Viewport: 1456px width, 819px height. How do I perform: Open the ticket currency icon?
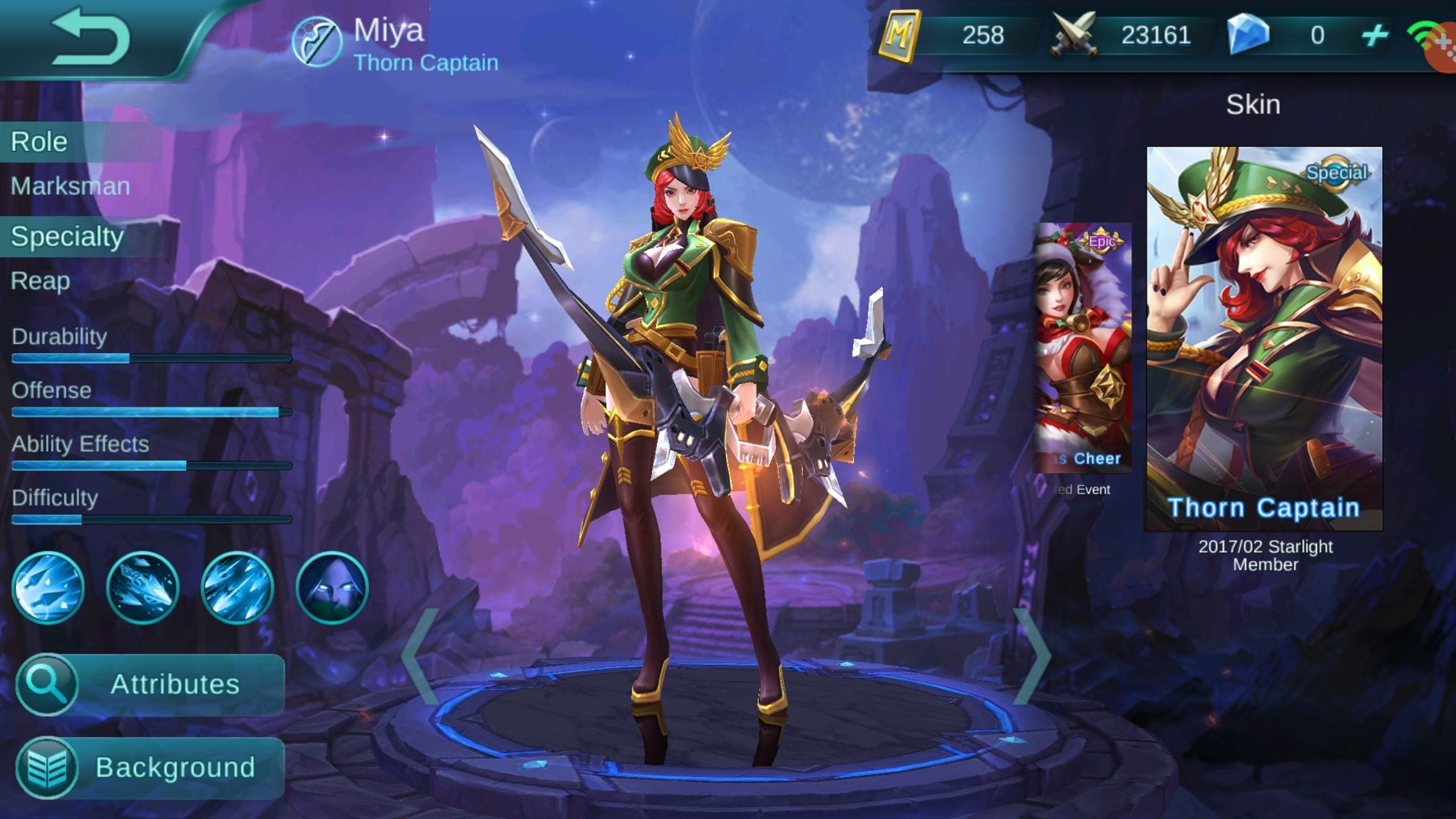coord(902,34)
